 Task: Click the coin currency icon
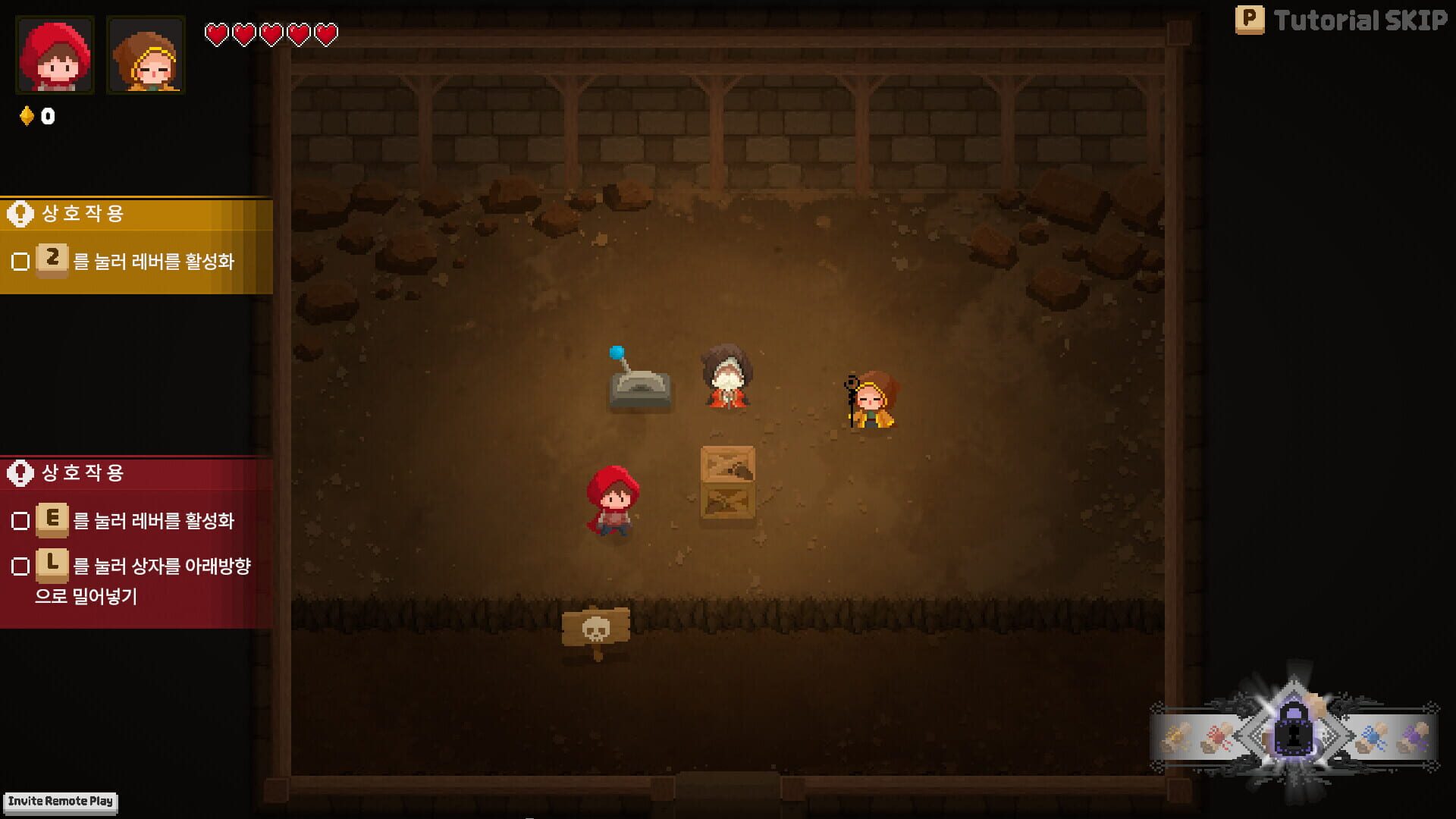[27, 116]
